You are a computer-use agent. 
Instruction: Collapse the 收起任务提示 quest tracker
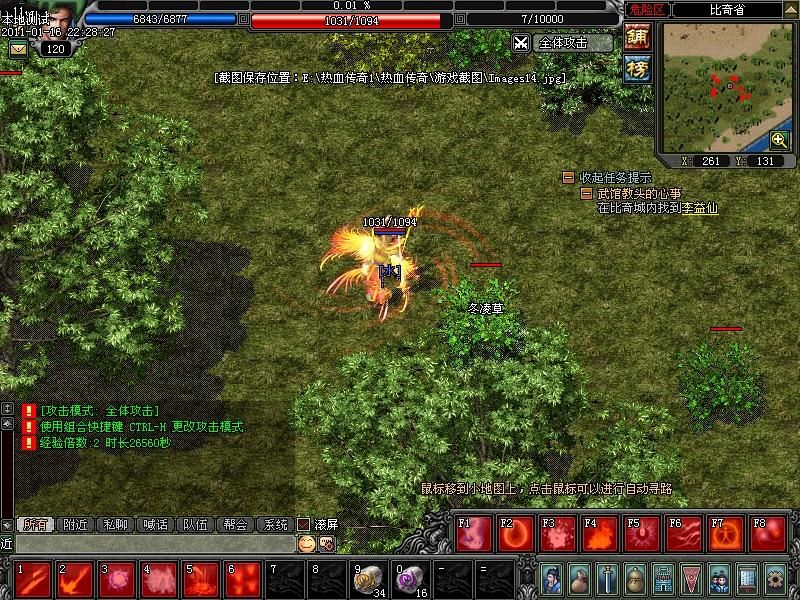[568, 178]
